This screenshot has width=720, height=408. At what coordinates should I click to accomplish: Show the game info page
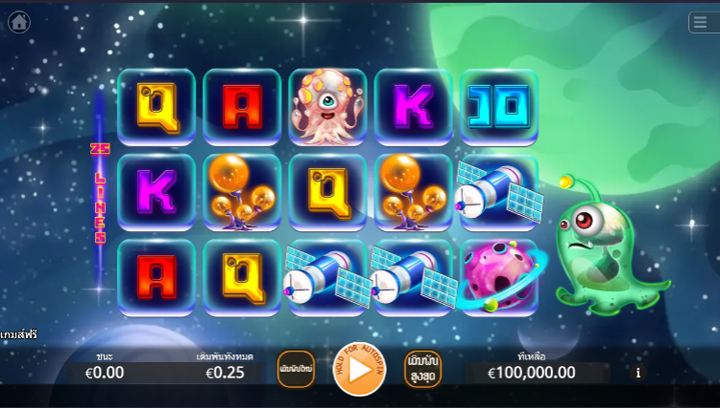pyautogui.click(x=639, y=373)
